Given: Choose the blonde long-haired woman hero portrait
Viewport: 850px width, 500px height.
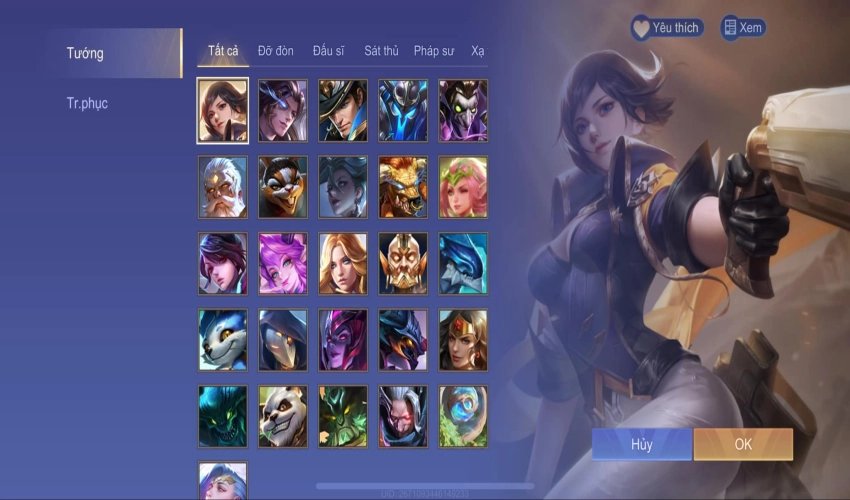Looking at the screenshot, I should point(343,263).
